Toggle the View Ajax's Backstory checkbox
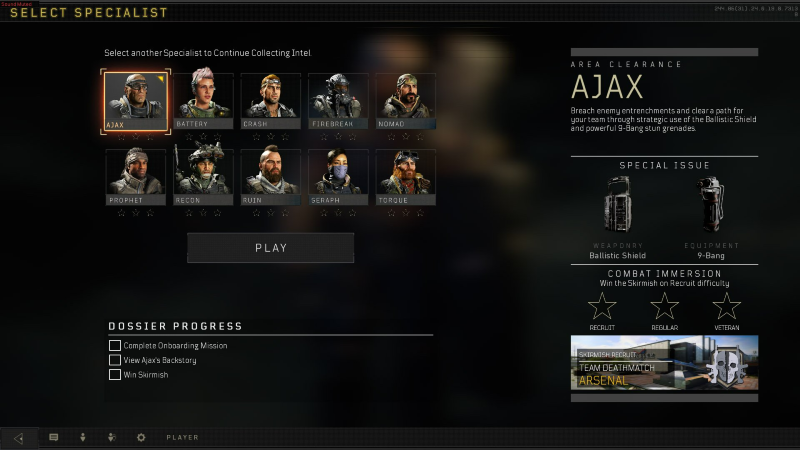The width and height of the screenshot is (800, 450). [x=115, y=360]
